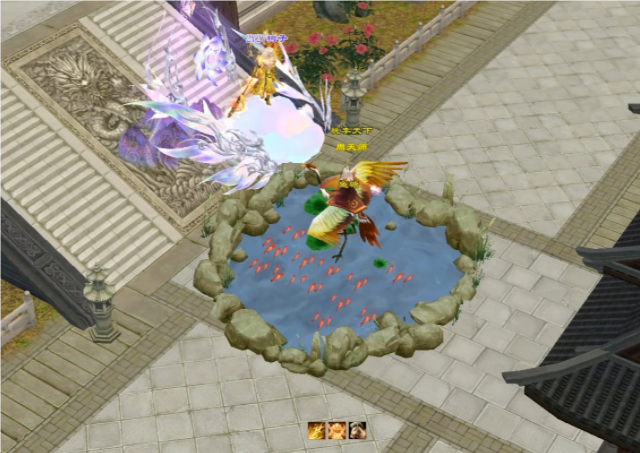
Task: Click the dark icon with the pale creature
Action: pos(358,431)
